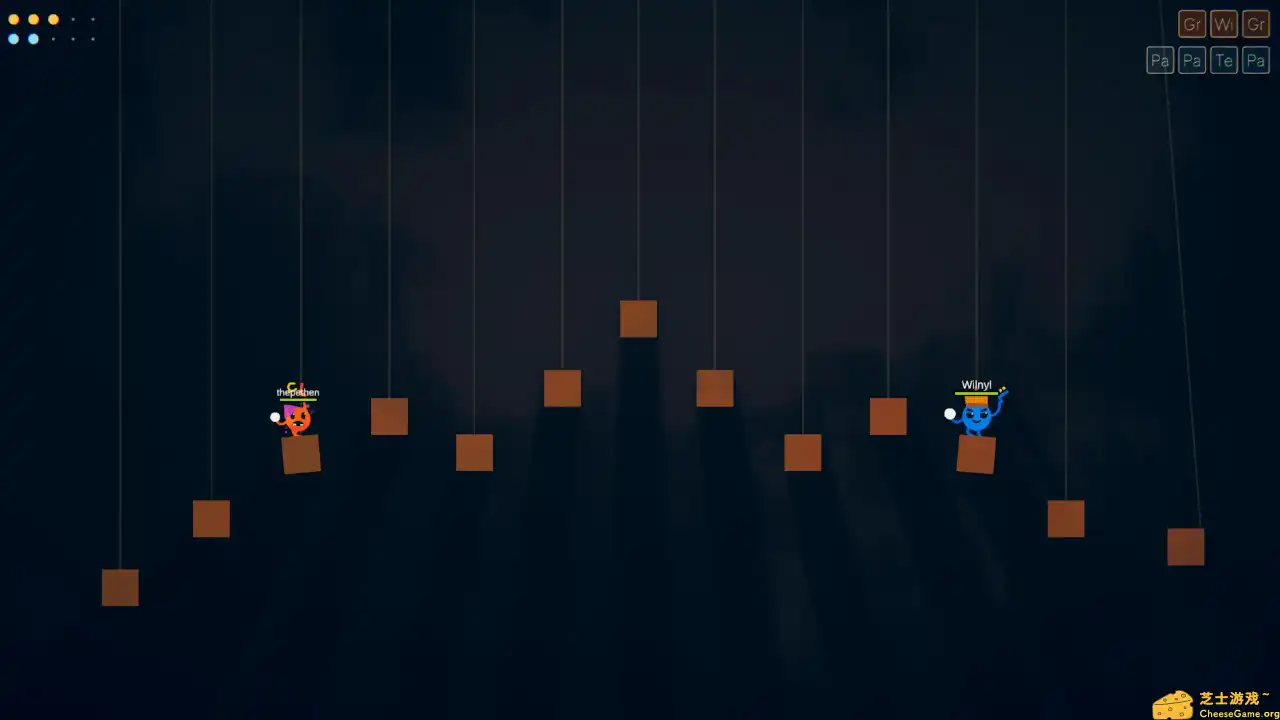Click the Te badge in the blue row
1280x720 pixels.
pyautogui.click(x=1224, y=60)
